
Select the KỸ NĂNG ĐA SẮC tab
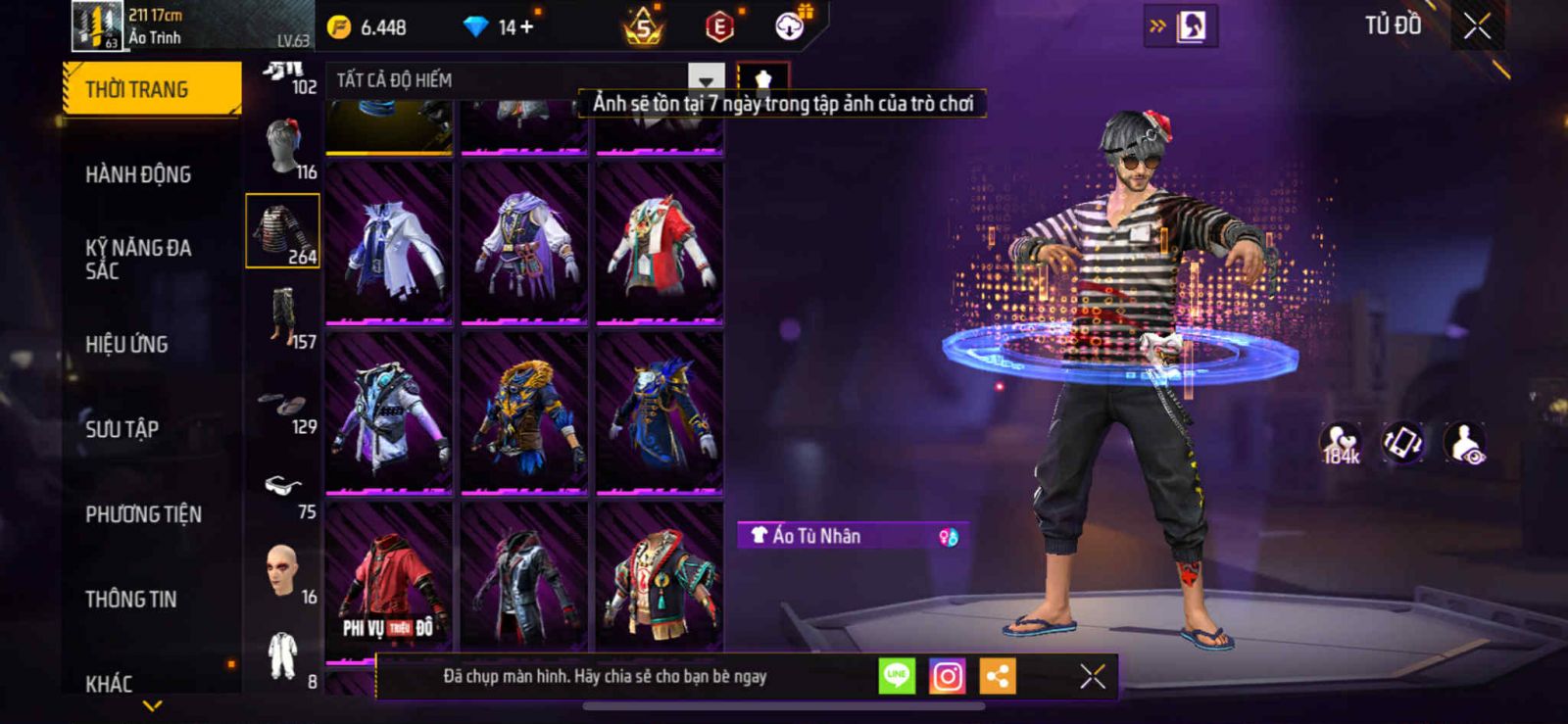click(x=138, y=259)
